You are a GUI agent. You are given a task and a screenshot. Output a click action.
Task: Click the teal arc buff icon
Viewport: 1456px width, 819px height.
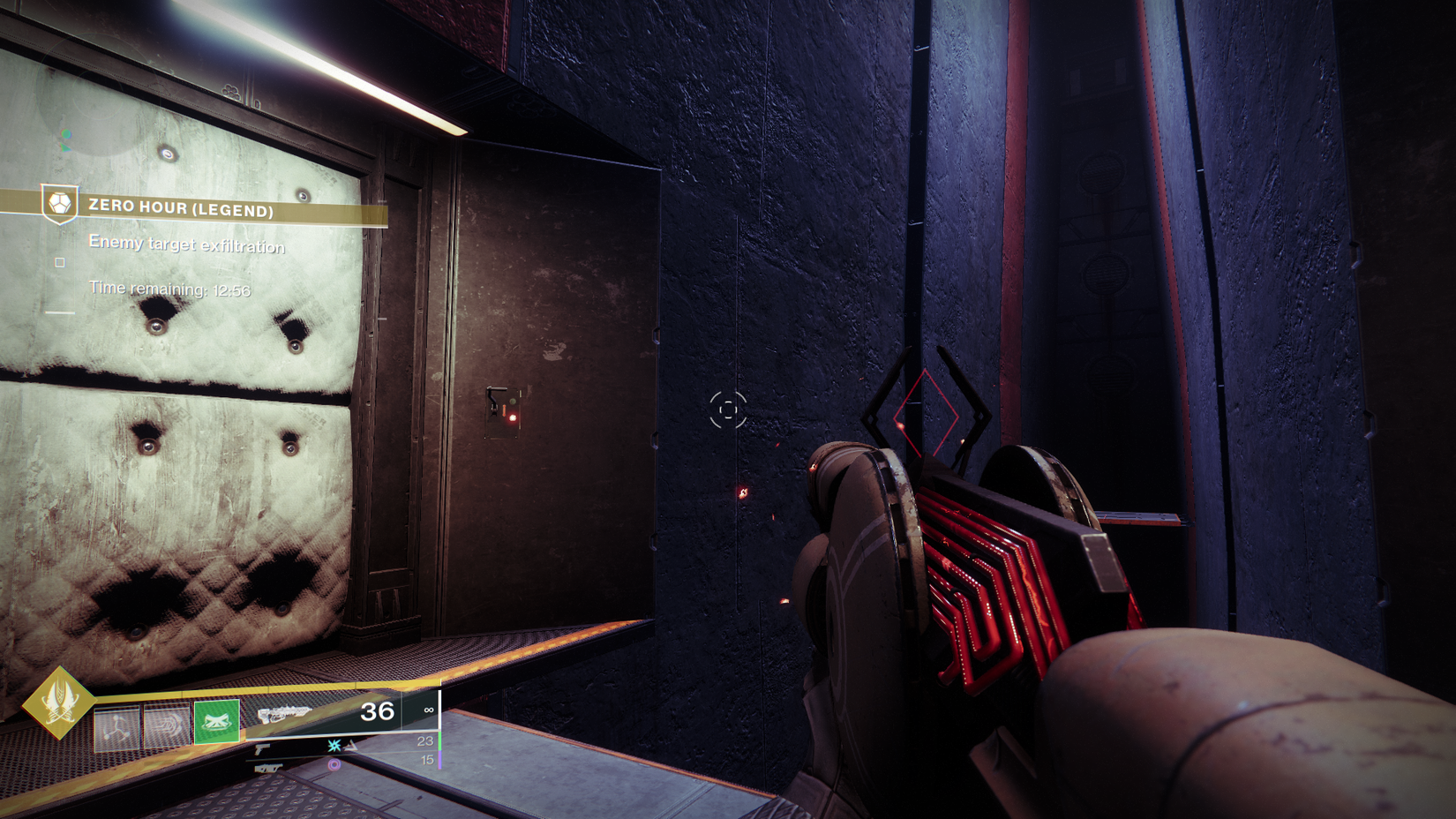click(334, 748)
